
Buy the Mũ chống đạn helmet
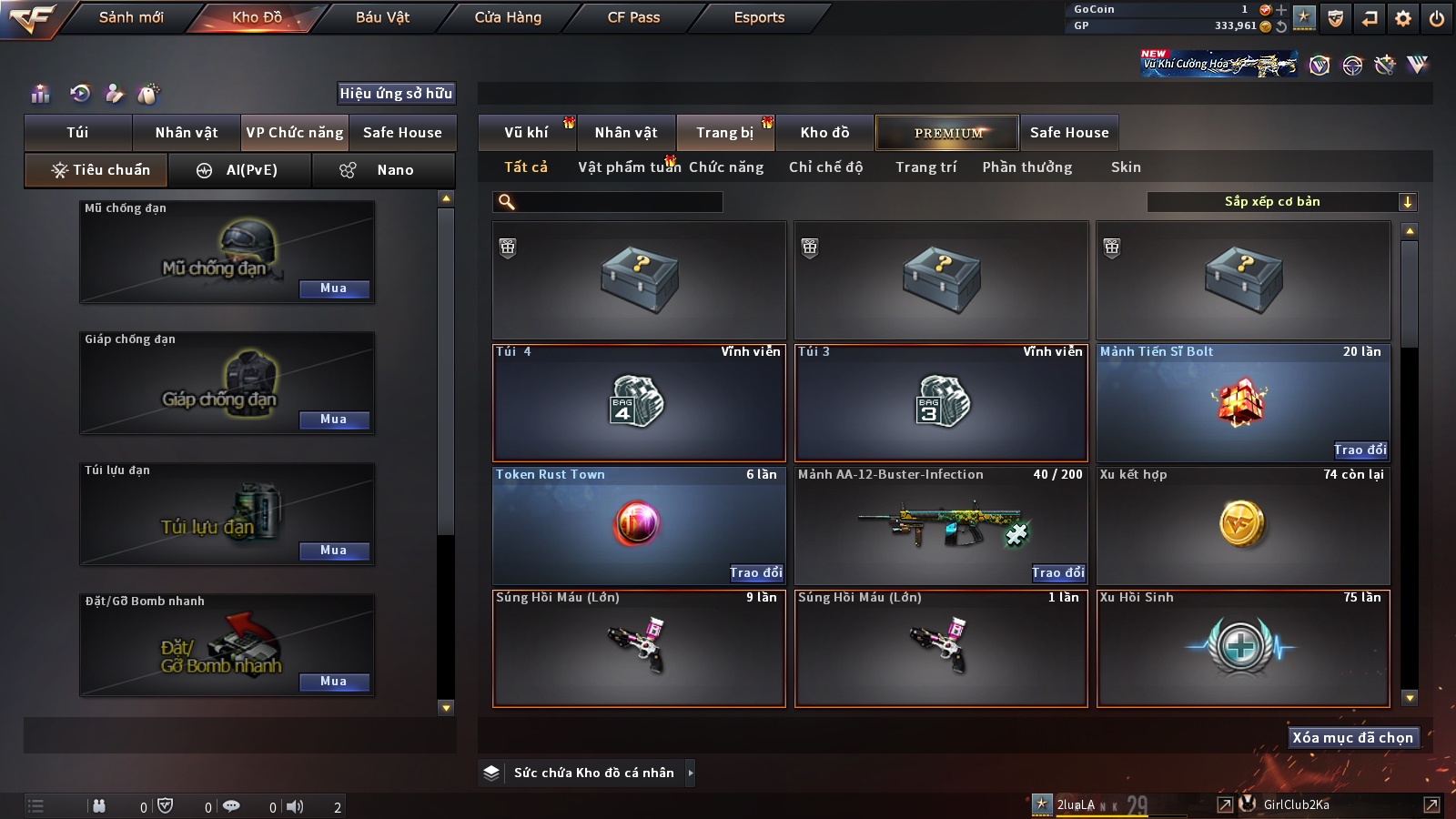point(334,288)
